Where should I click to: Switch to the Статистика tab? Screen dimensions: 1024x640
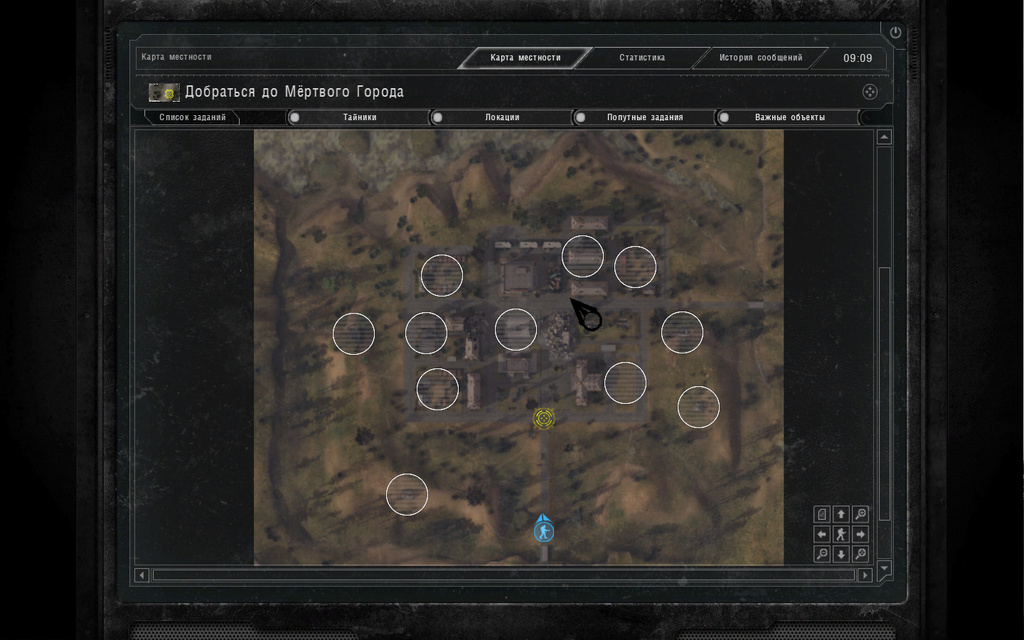coord(642,58)
